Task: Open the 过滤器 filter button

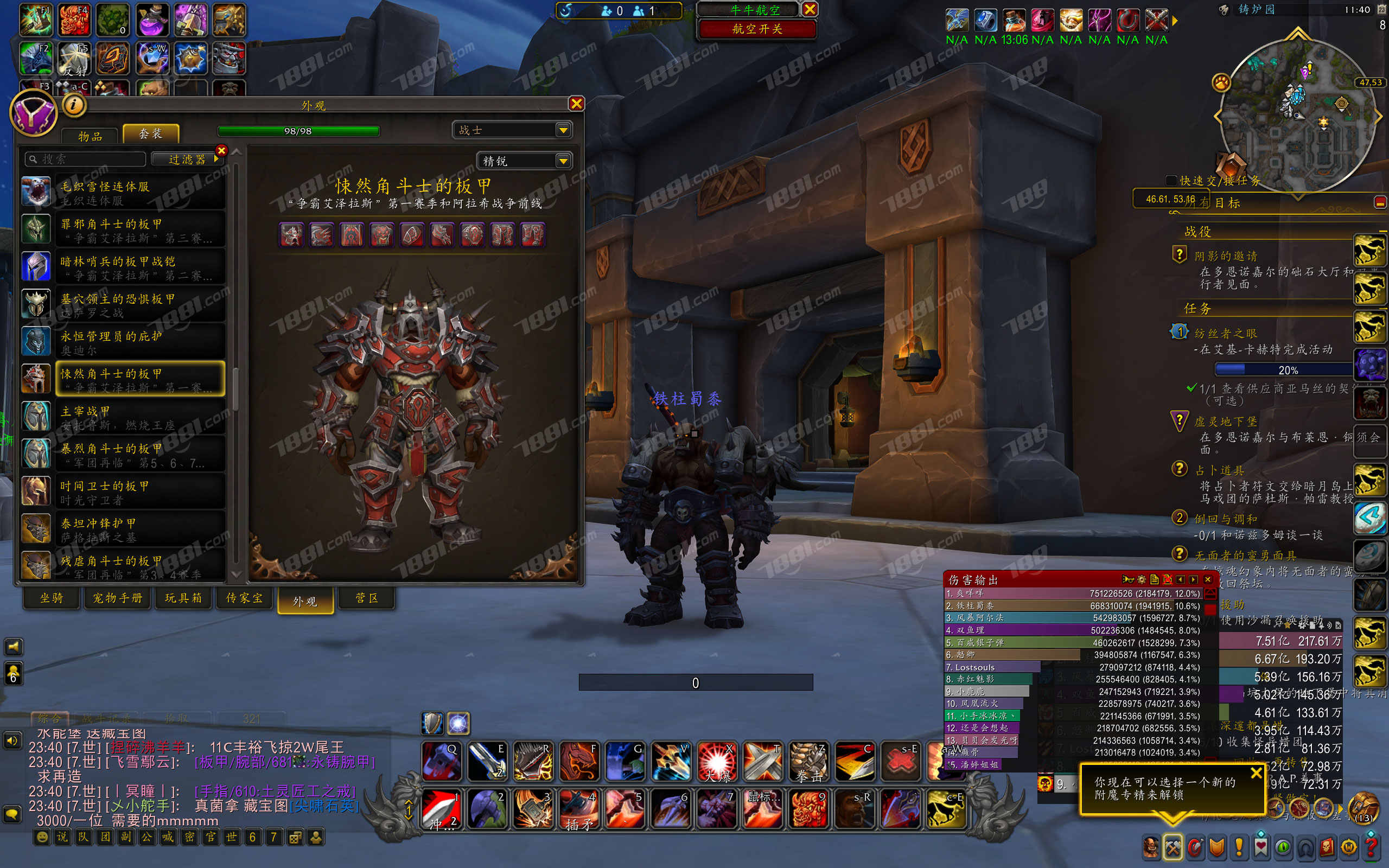Action: [187, 159]
